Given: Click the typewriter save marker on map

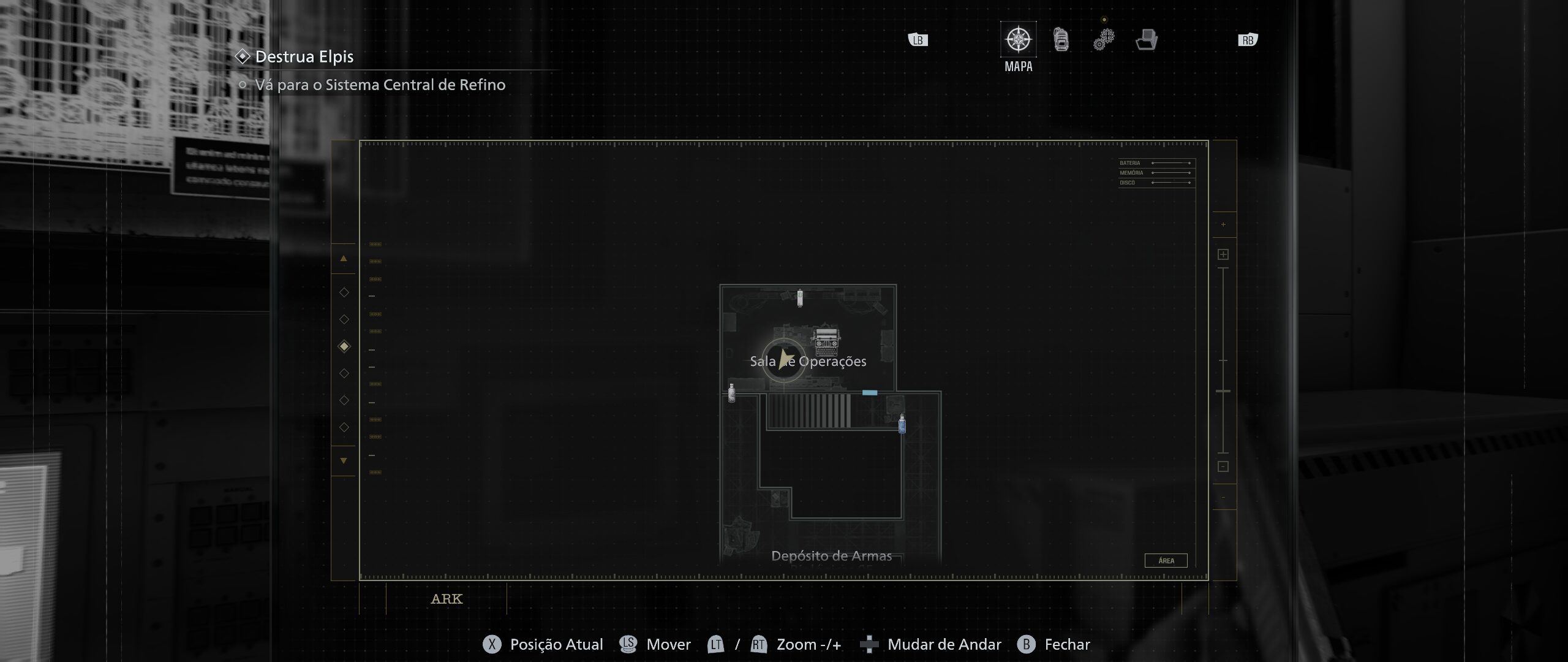Looking at the screenshot, I should point(826,342).
